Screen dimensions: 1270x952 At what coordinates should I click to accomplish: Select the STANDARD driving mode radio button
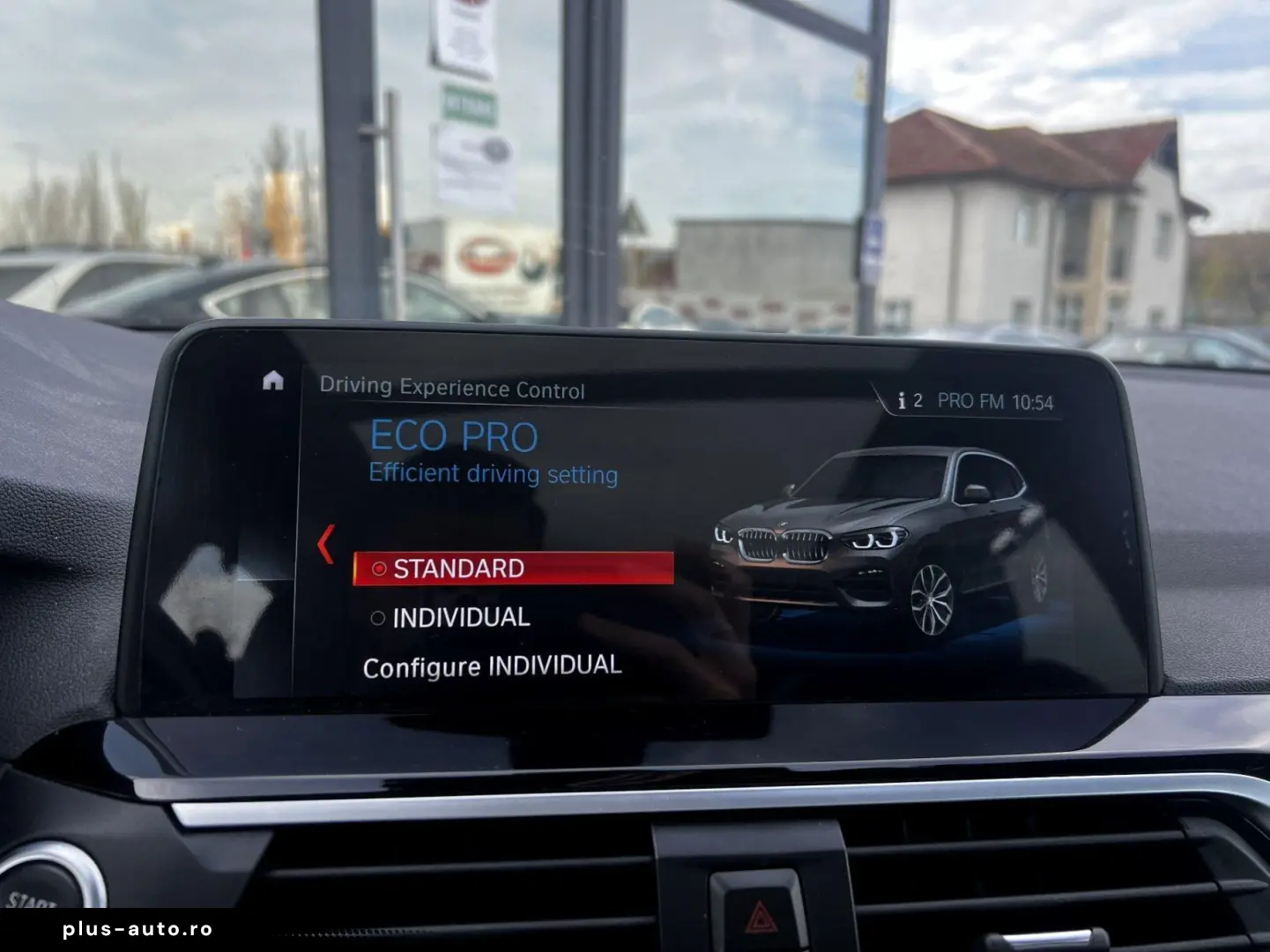click(x=379, y=569)
